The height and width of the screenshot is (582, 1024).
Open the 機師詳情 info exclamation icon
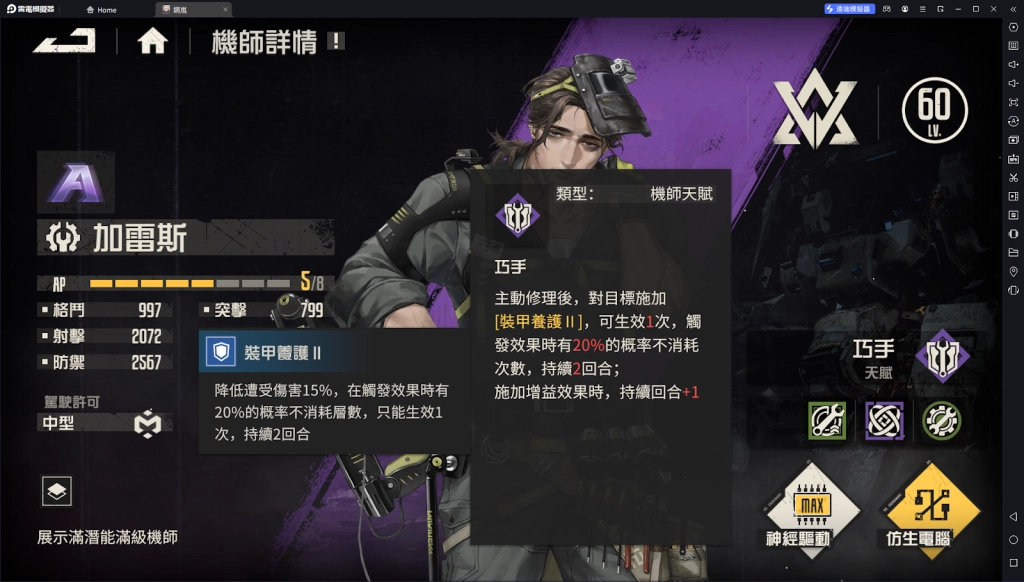pyautogui.click(x=336, y=41)
